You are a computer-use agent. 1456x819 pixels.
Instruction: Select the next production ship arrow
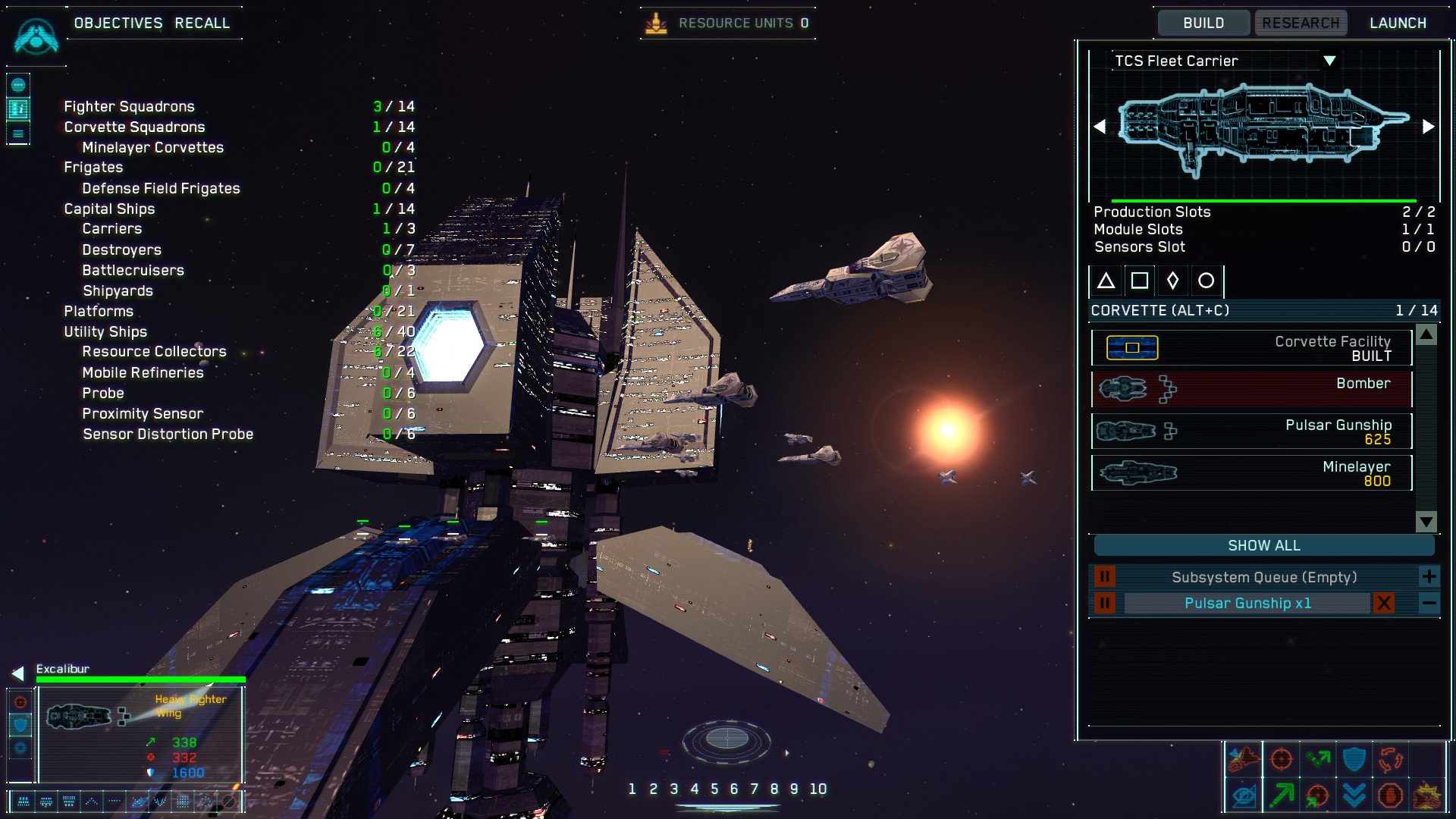1428,127
